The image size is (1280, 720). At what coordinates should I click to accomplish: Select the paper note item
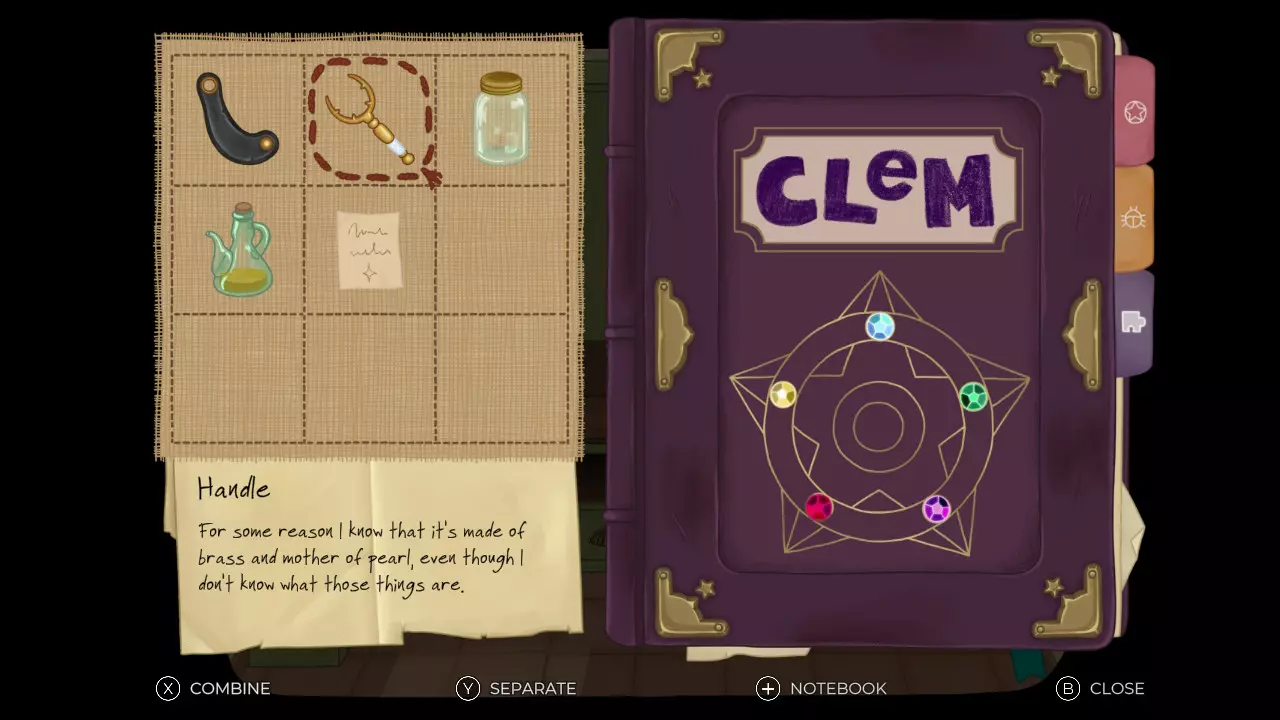click(x=369, y=250)
